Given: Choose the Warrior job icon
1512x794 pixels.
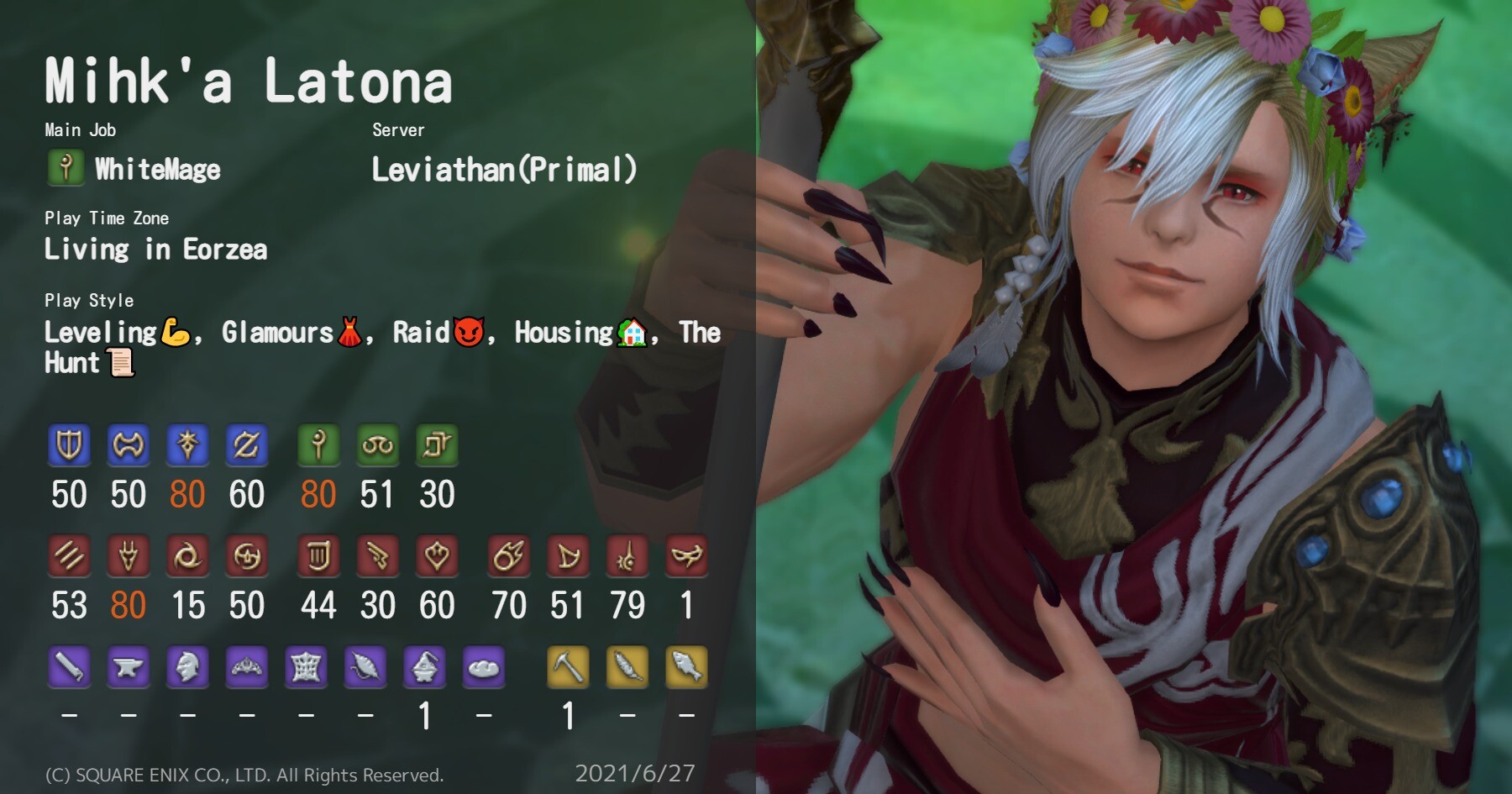Looking at the screenshot, I should [129, 445].
